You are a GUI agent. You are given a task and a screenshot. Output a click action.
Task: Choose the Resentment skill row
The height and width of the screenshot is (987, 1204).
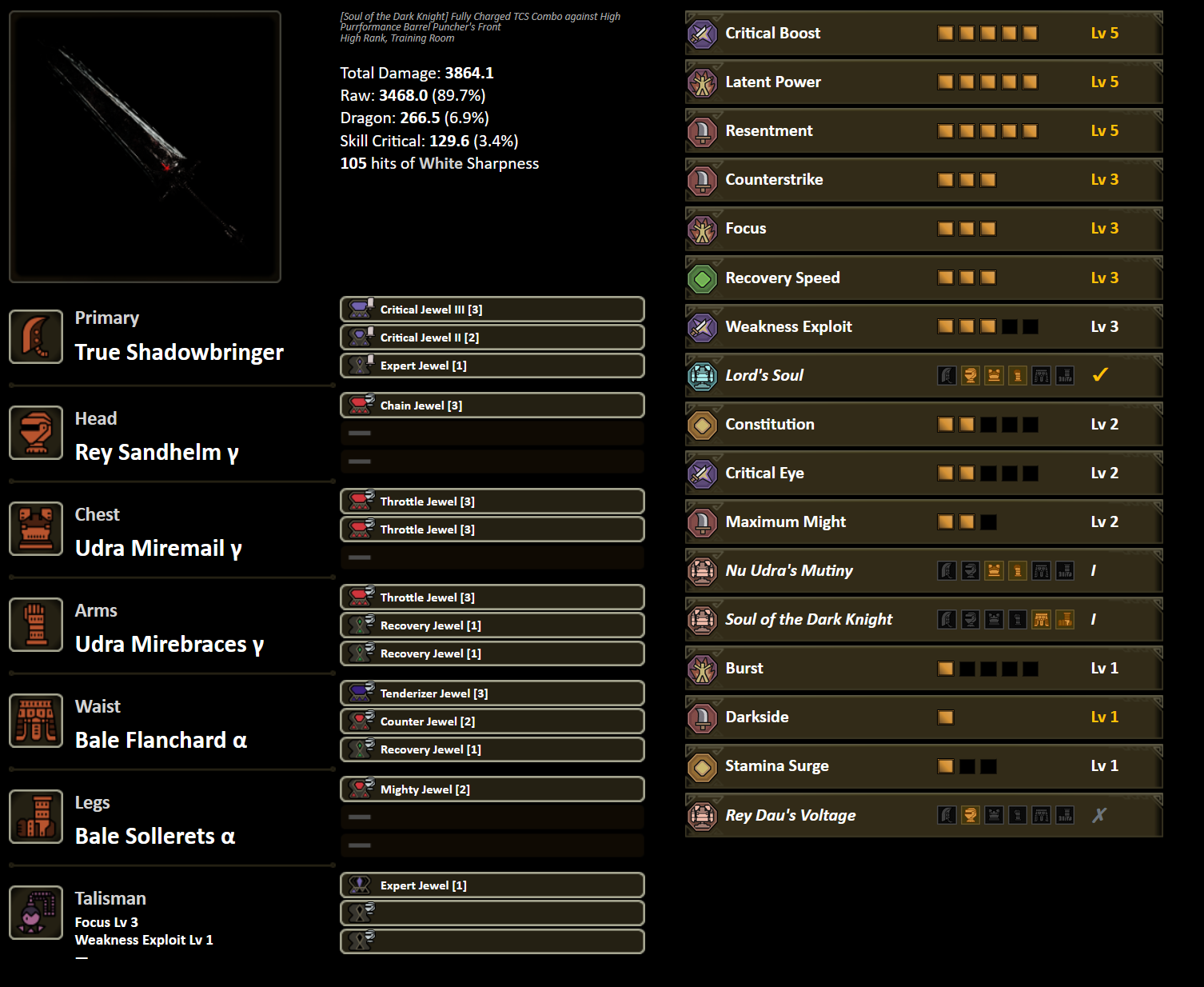click(x=923, y=131)
